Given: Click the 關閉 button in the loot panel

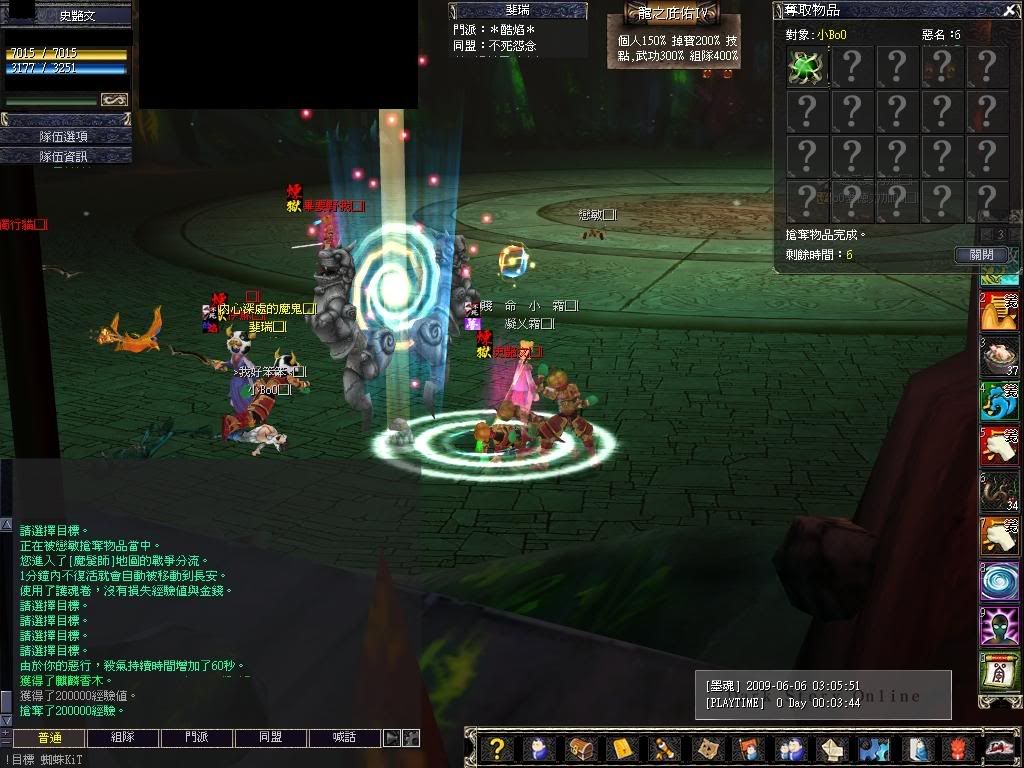Looking at the screenshot, I should click(981, 255).
